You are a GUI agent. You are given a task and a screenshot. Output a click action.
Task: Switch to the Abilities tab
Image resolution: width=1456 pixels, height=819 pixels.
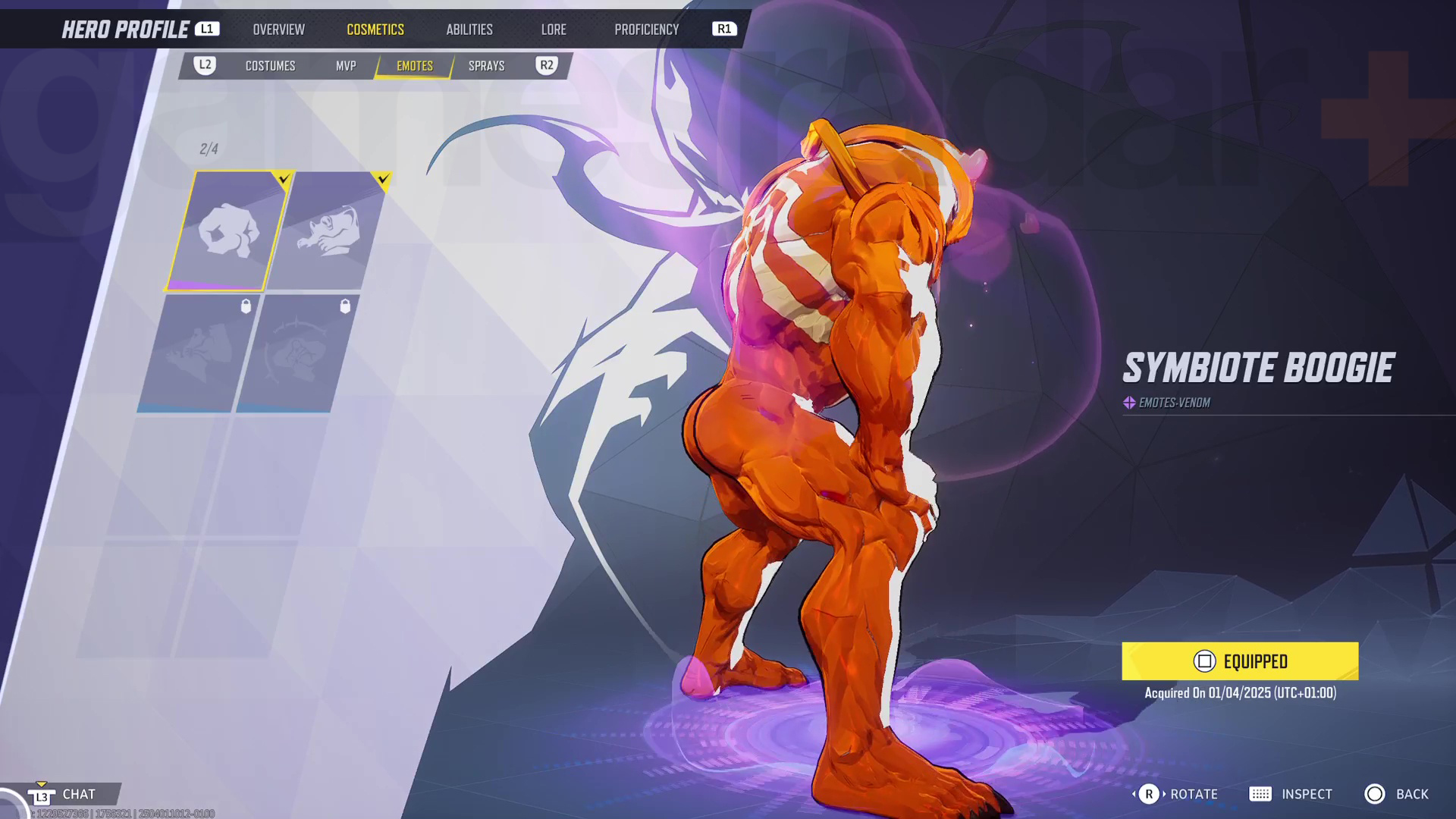tap(469, 30)
